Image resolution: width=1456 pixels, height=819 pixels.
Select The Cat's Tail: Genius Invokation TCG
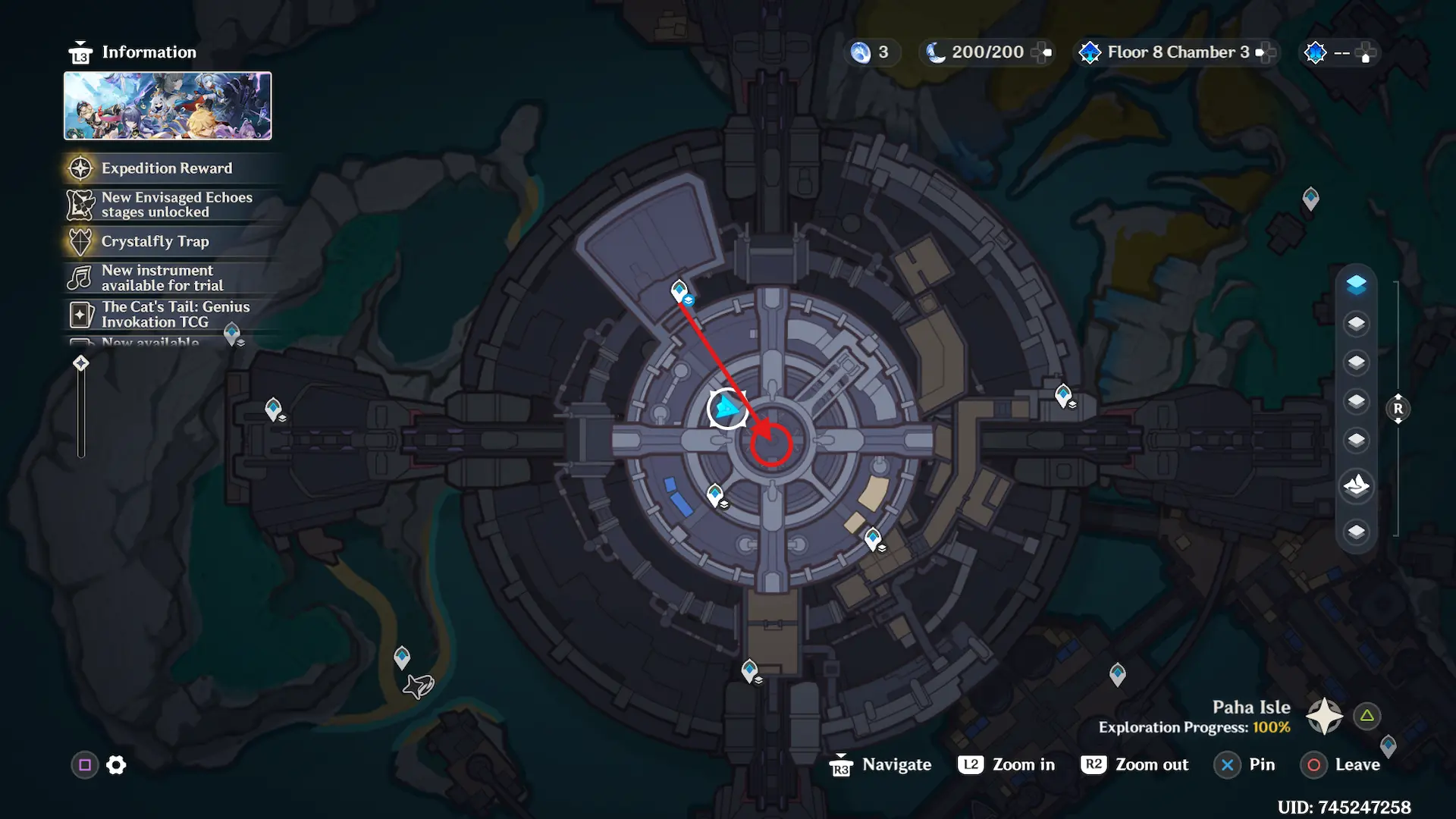click(x=175, y=314)
